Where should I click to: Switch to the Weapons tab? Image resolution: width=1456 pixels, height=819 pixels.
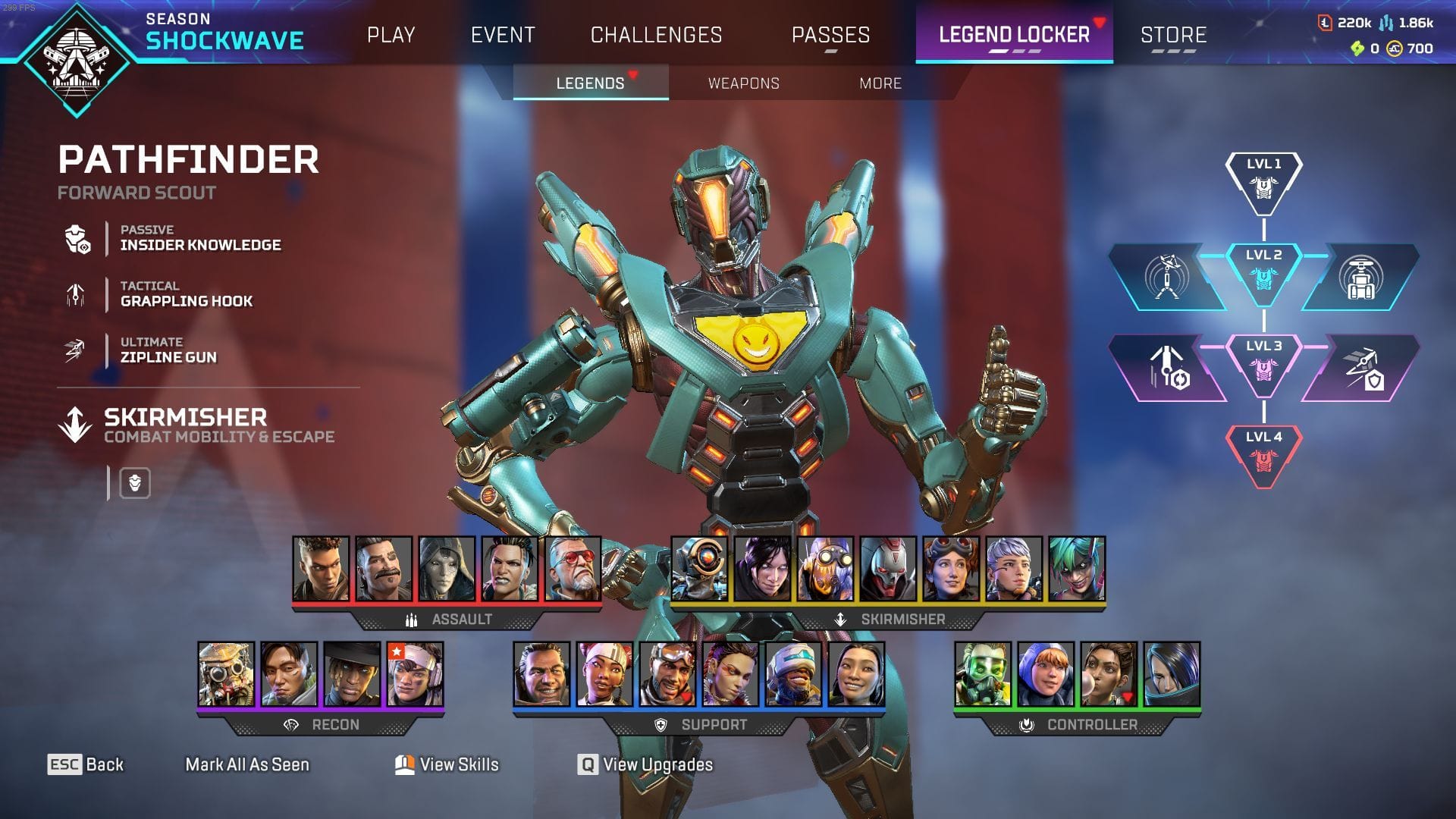tap(744, 83)
